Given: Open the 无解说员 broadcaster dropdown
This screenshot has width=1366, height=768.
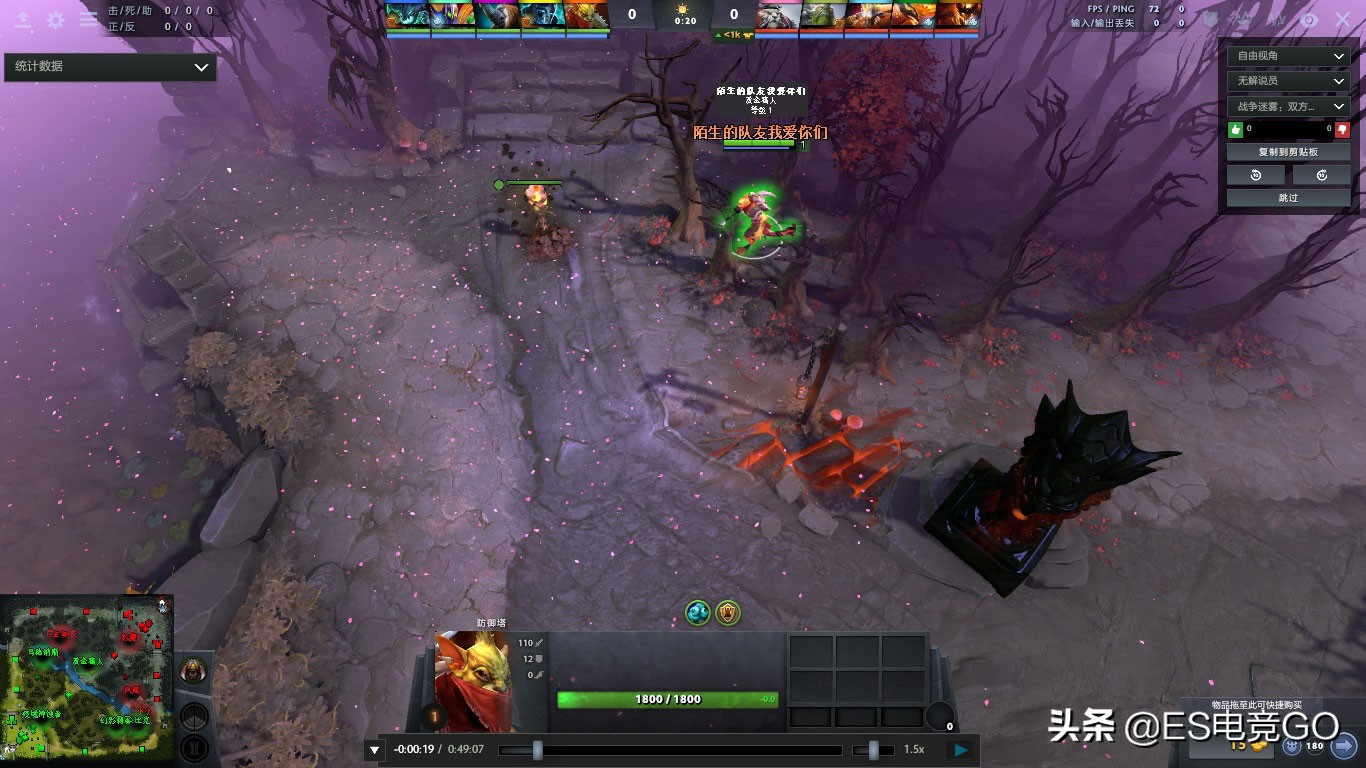Looking at the screenshot, I should (1287, 81).
